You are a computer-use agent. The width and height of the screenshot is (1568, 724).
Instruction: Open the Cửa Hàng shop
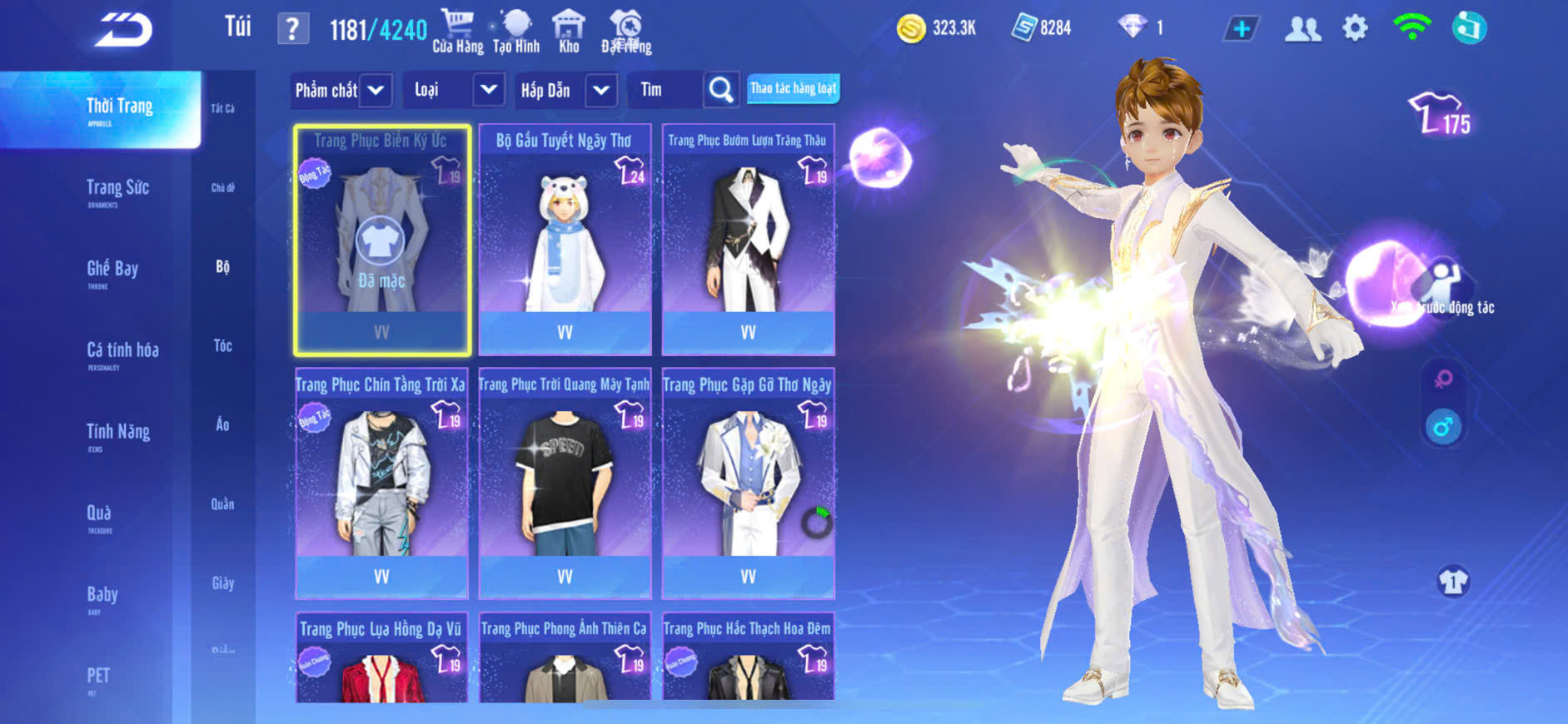(457, 31)
